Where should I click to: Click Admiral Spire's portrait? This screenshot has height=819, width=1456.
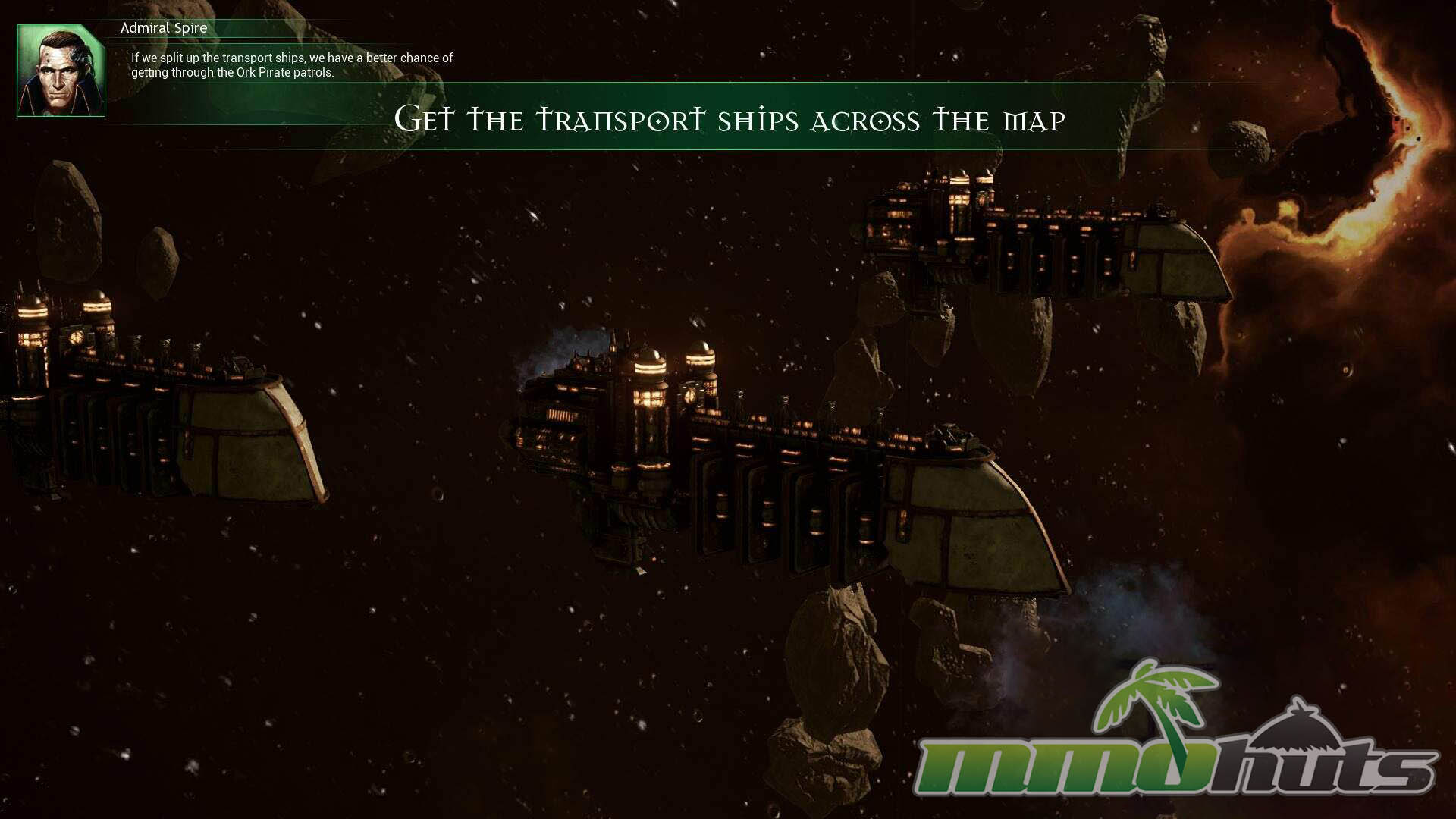(61, 71)
